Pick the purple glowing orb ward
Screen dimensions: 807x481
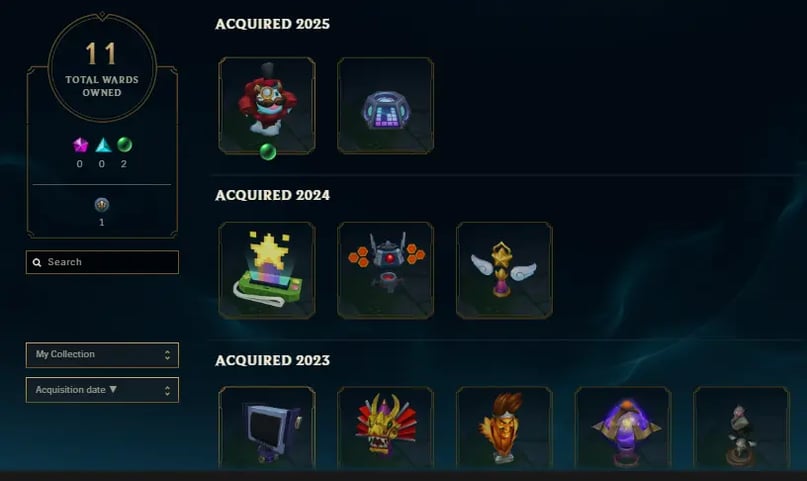(x=623, y=428)
